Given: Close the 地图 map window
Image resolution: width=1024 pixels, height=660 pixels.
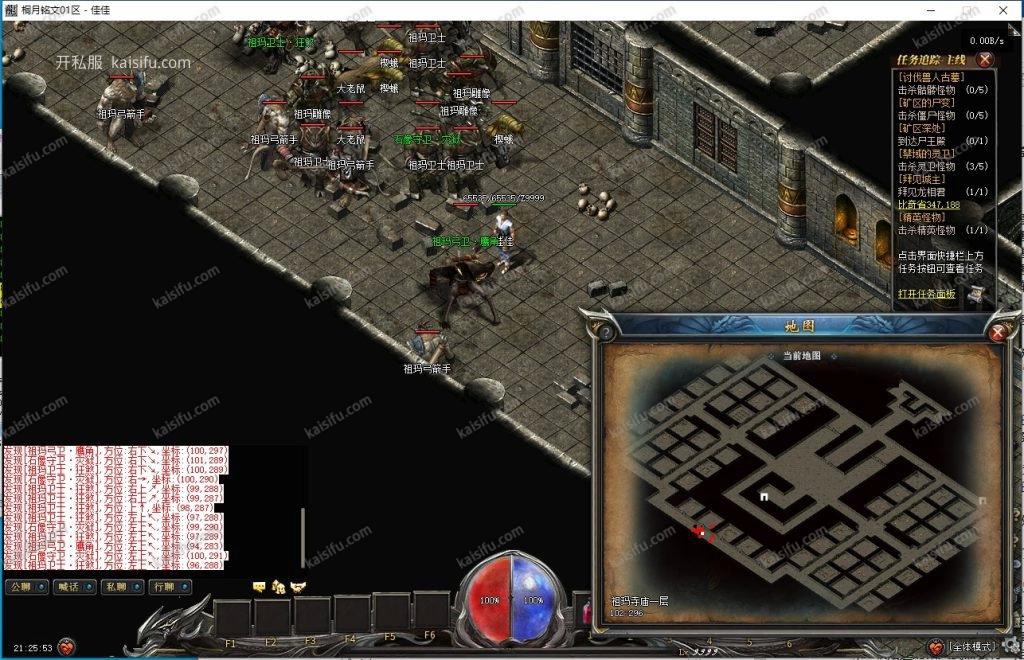Looking at the screenshot, I should pyautogui.click(x=996, y=333).
